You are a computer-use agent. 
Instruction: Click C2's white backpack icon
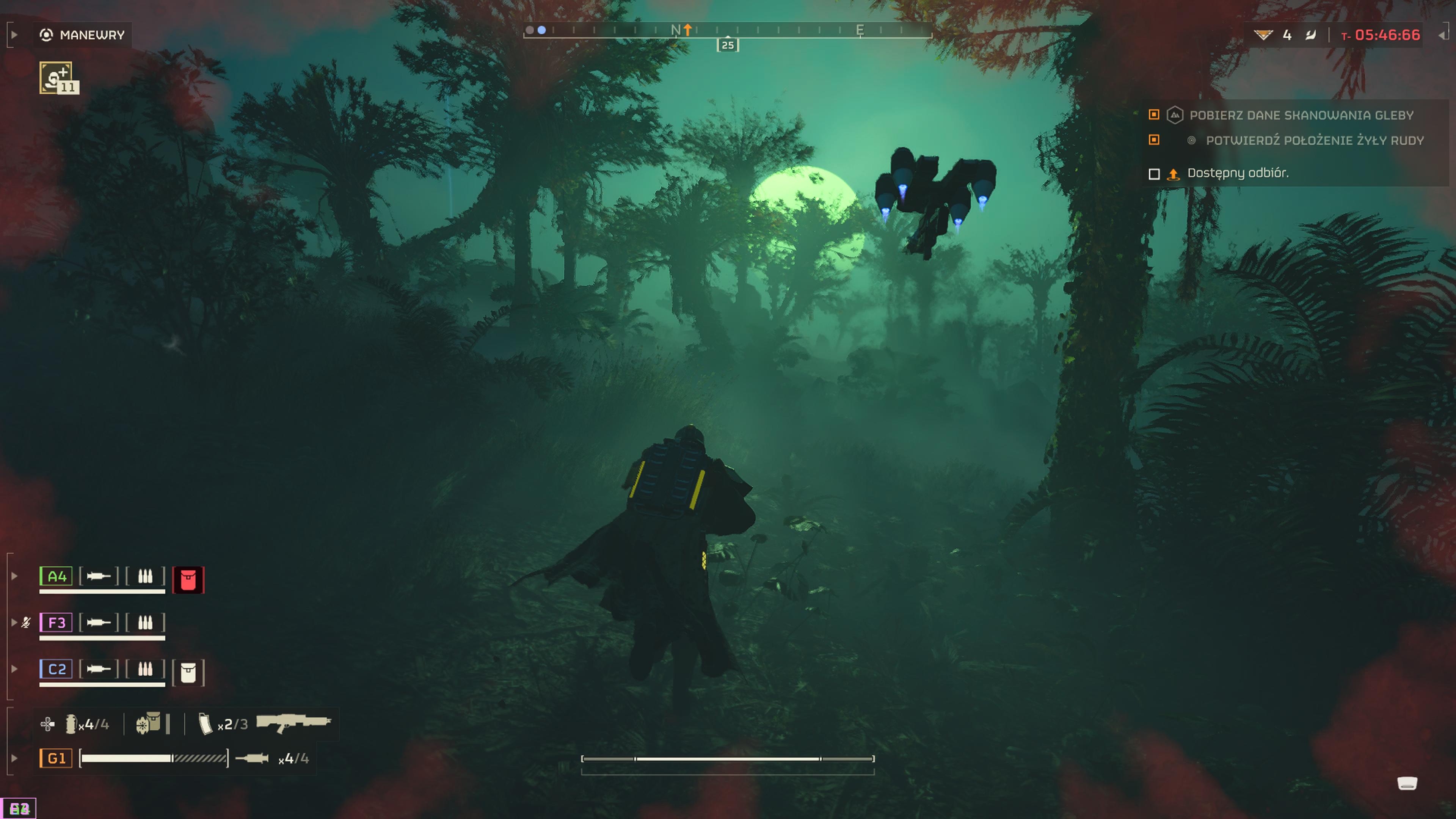click(188, 673)
